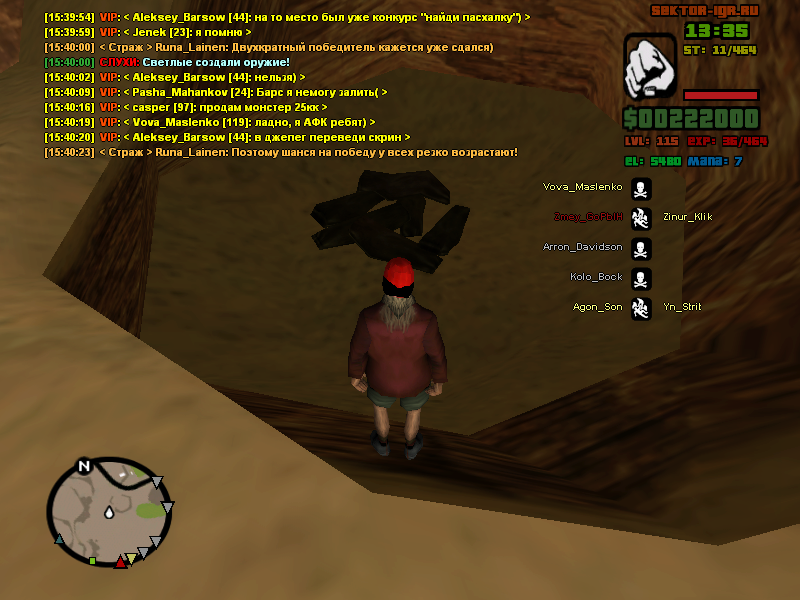Select the teal triangle minimap marker
This screenshot has width=800, height=600.
[59, 539]
